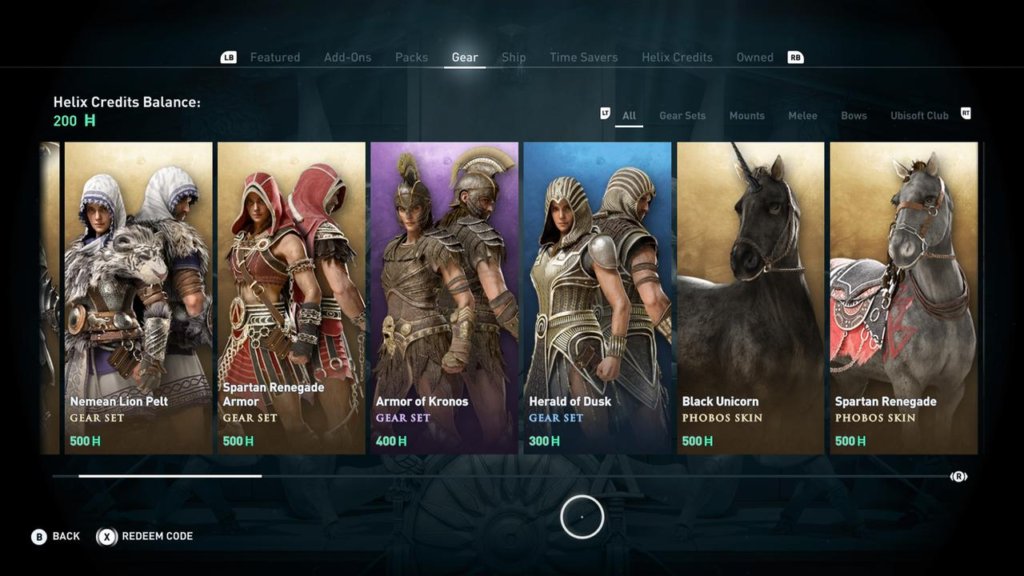Choose the Spartan Renegade Phobos skin
The width and height of the screenshot is (1024, 576).
coord(903,297)
